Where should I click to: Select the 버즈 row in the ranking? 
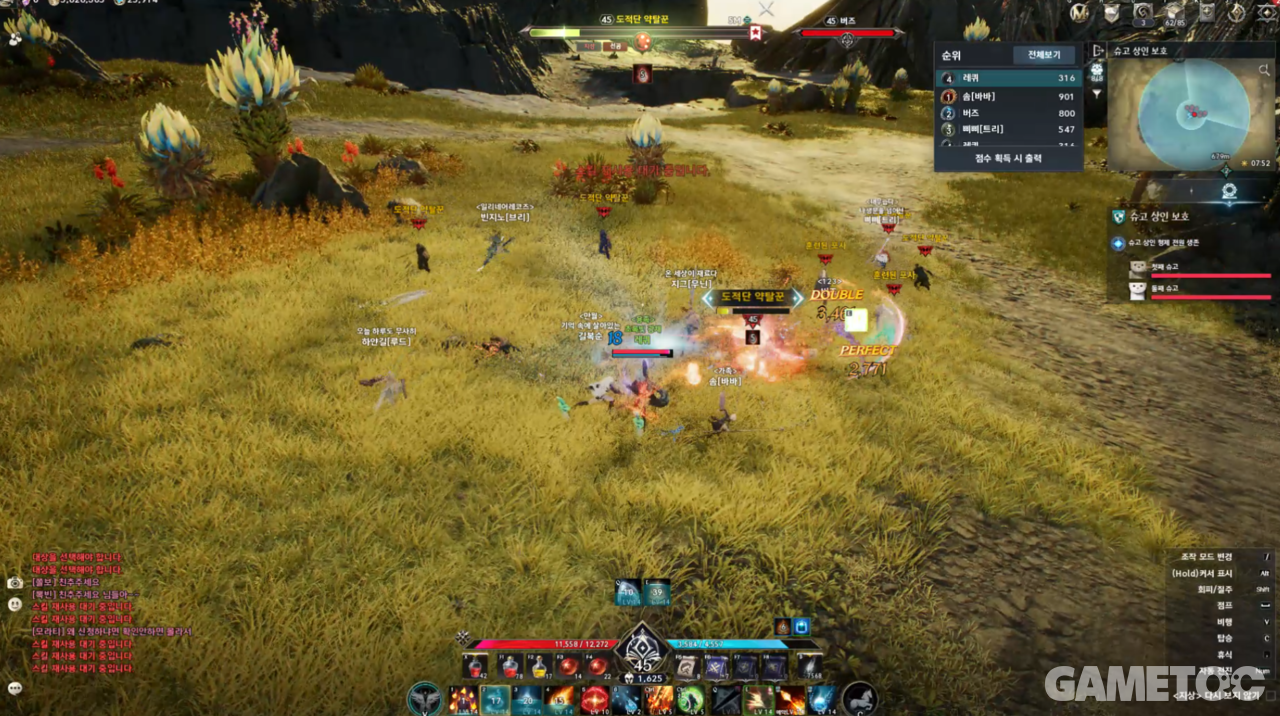[1008, 113]
